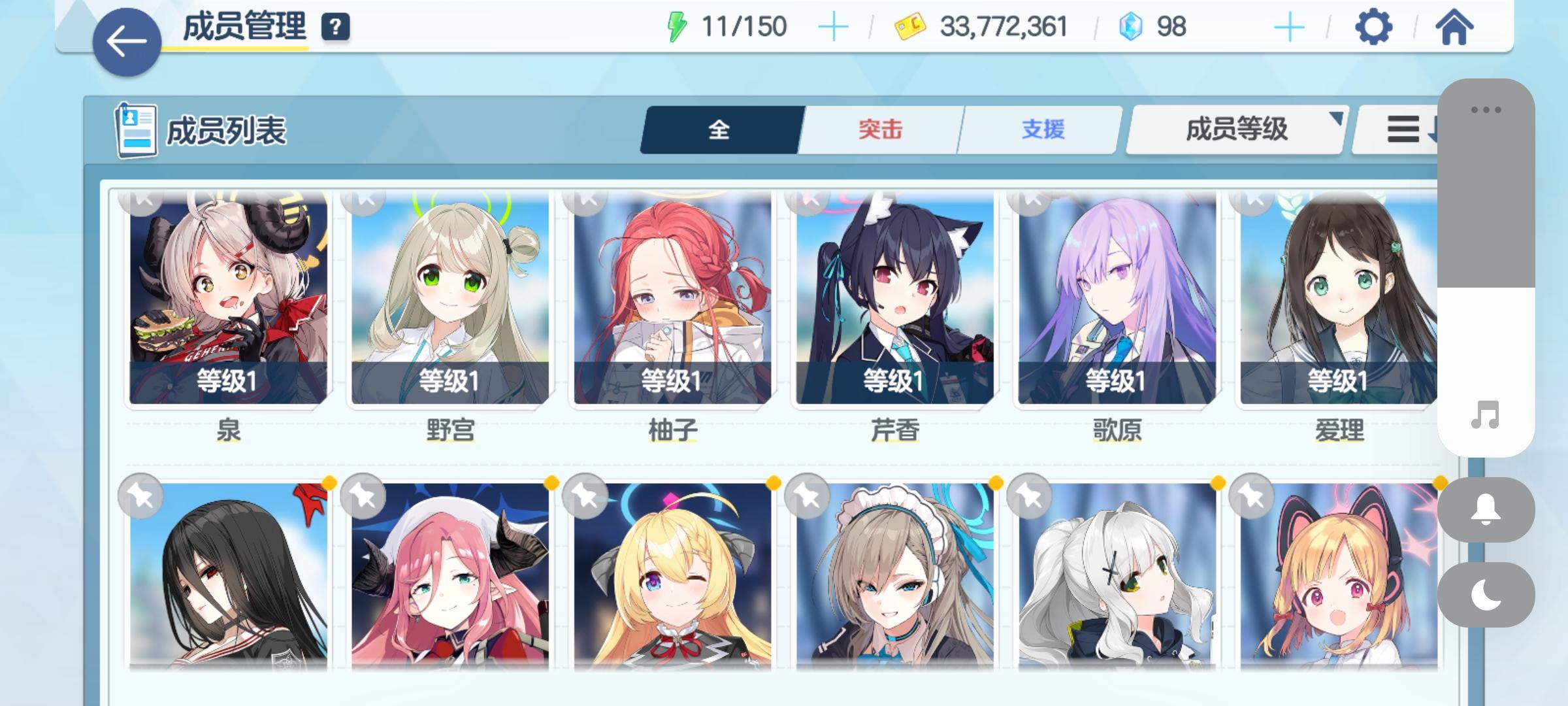Open help via the question mark icon
Image resolution: width=1568 pixels, height=706 pixels.
pos(335,27)
